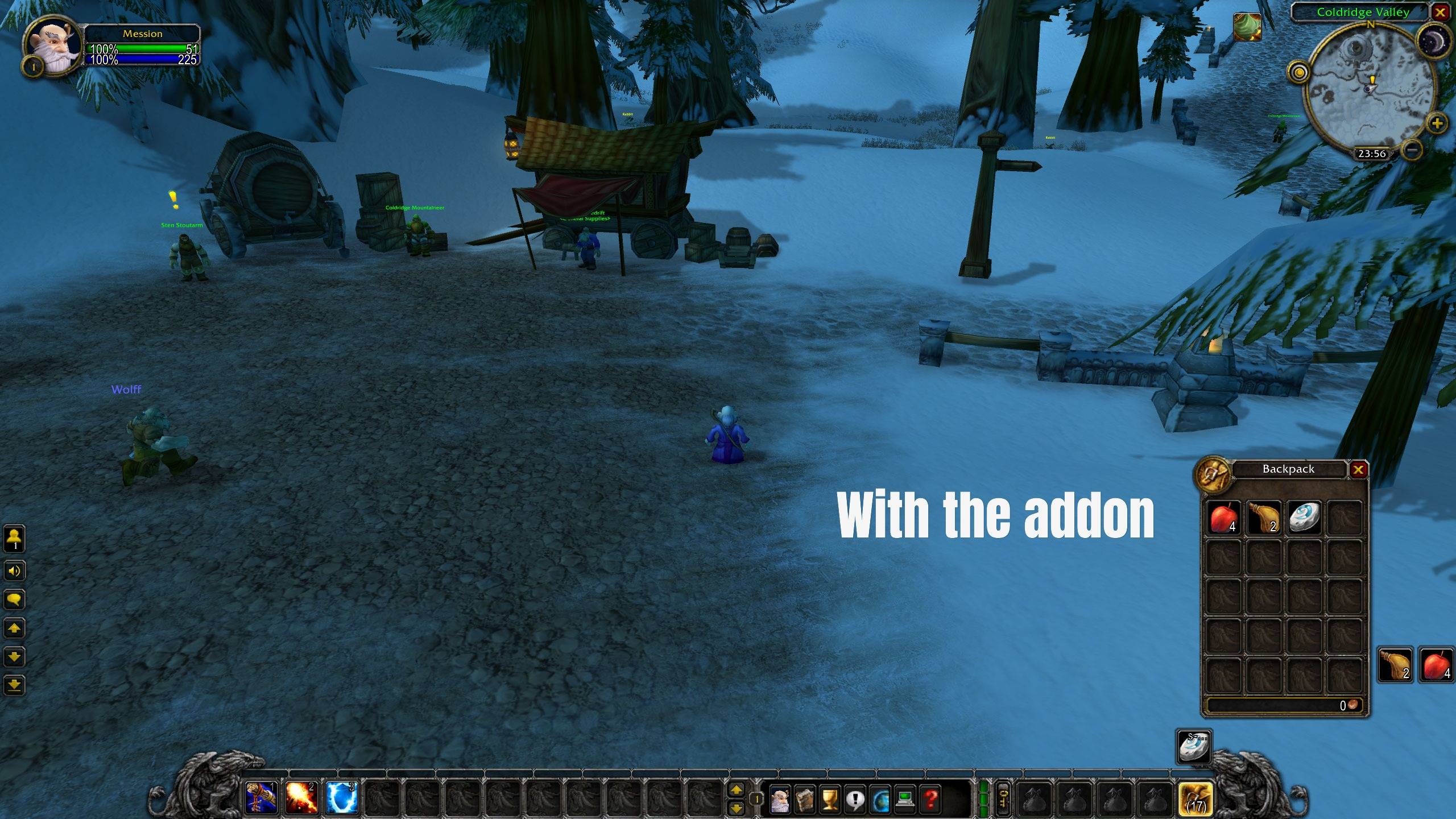Image resolution: width=1456 pixels, height=819 pixels.
Task: Close the Backpack window
Action: click(x=1358, y=470)
